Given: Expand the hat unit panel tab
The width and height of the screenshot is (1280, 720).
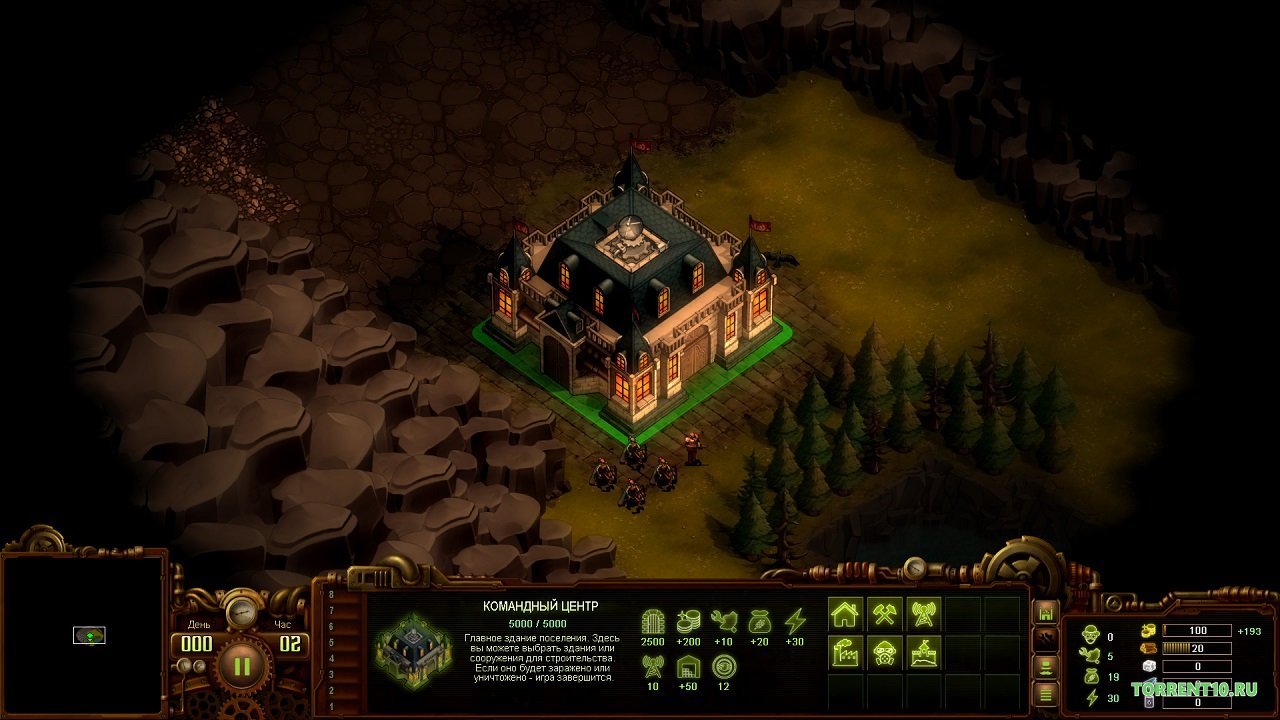Looking at the screenshot, I should (x=1045, y=667).
